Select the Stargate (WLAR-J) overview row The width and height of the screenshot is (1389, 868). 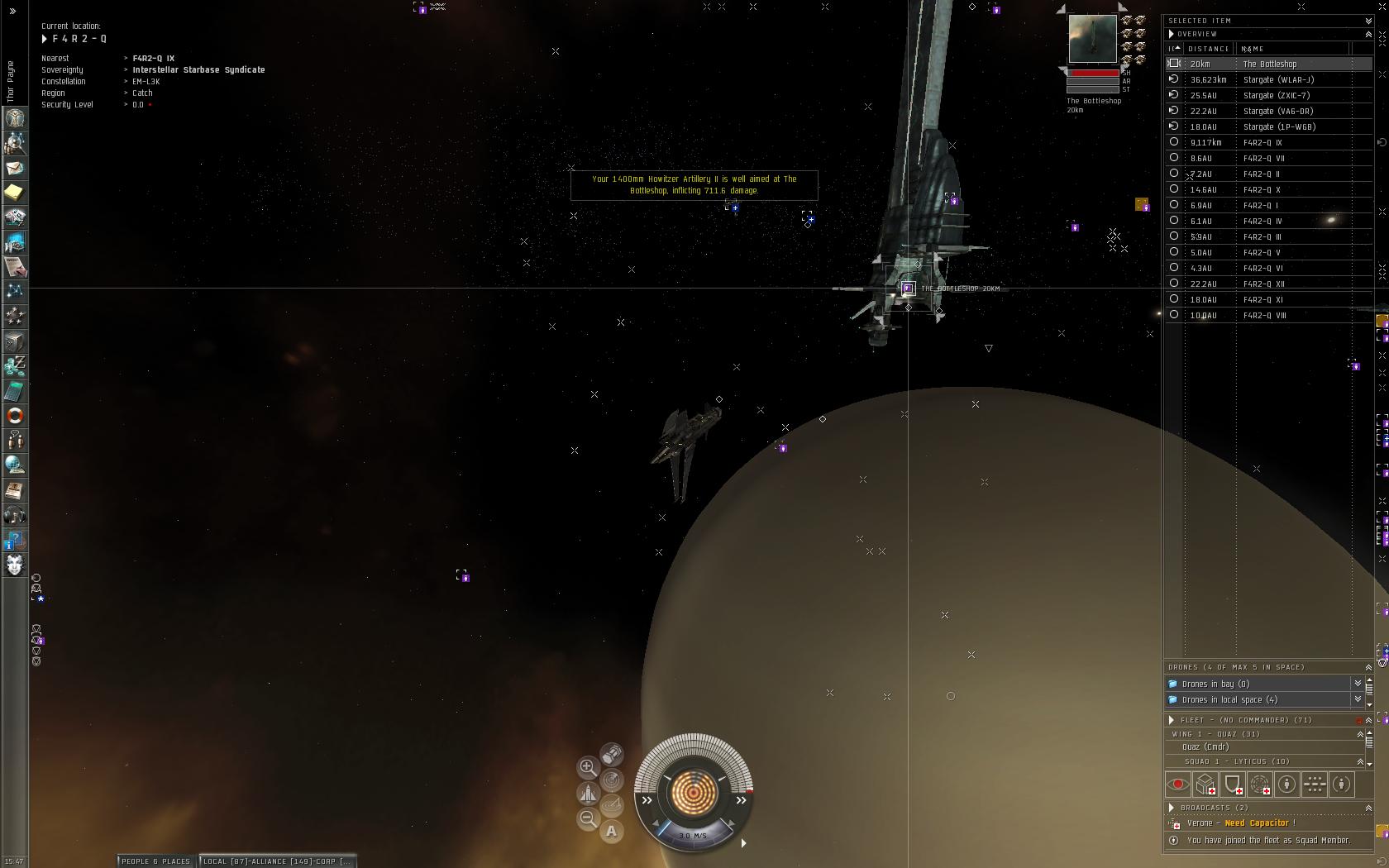click(x=1278, y=80)
